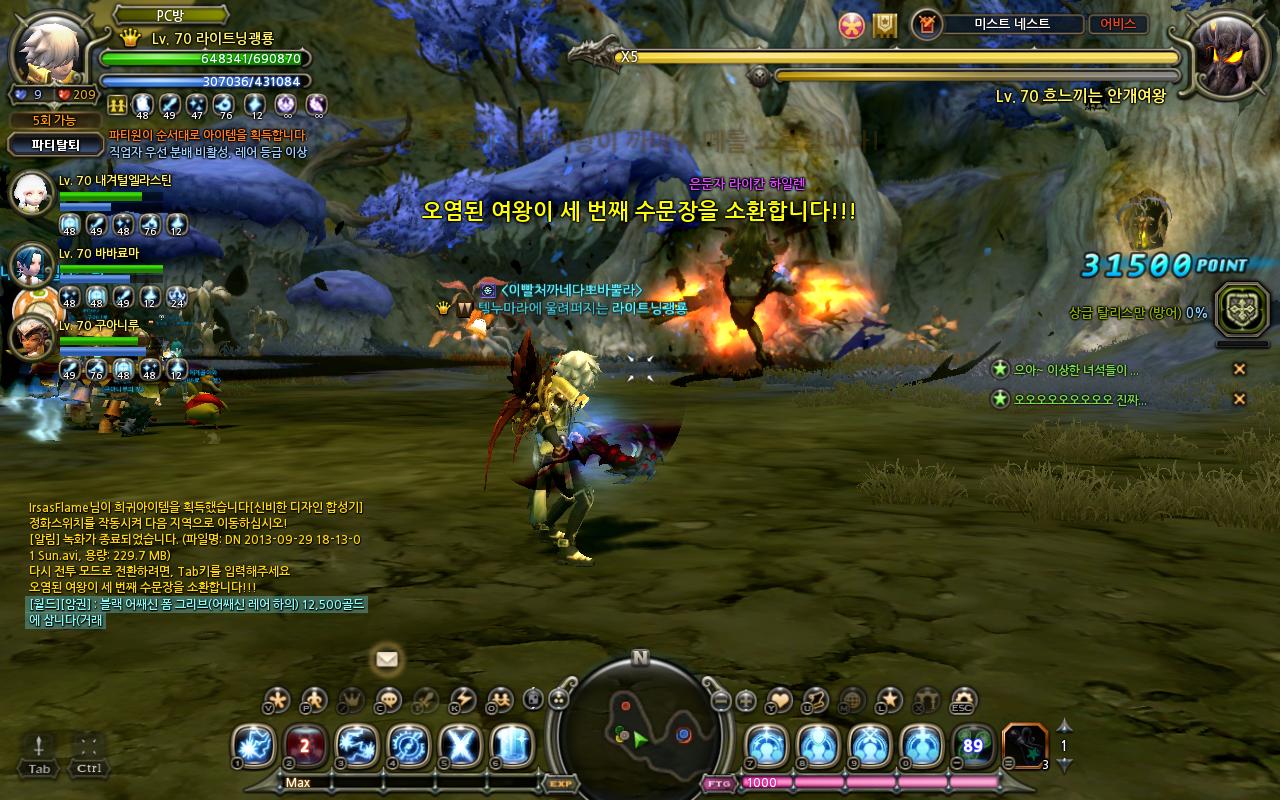The height and width of the screenshot is (800, 1280).
Task: Click the talisman defense icon
Action: pyautogui.click(x=1242, y=310)
